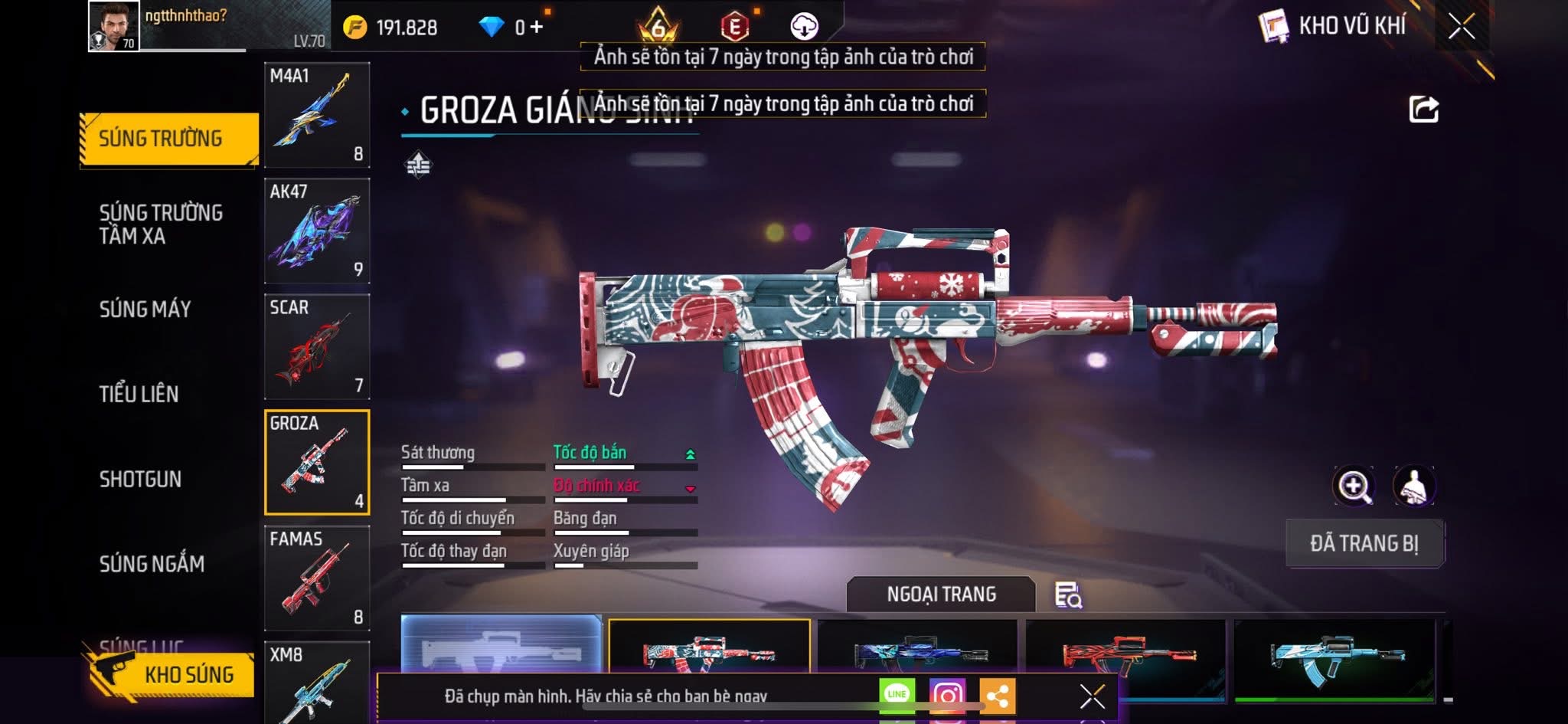Close the Kho Vũ Khí screen
This screenshot has width=1568, height=724.
click(x=1461, y=27)
